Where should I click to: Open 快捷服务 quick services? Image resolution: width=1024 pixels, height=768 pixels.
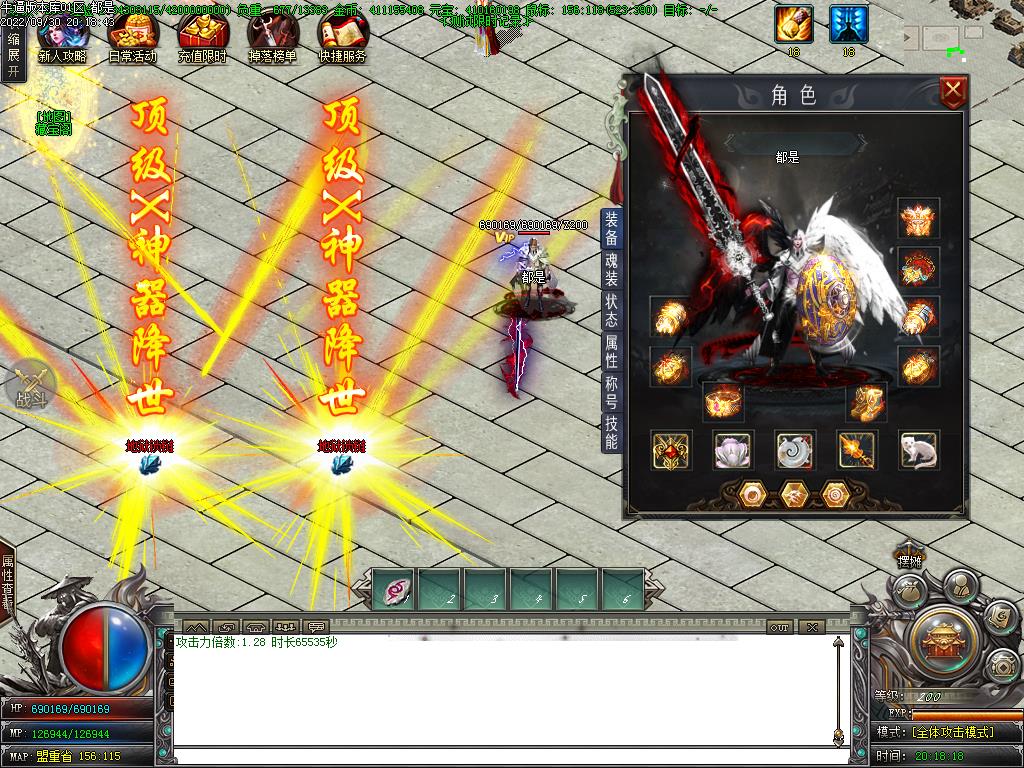[342, 41]
